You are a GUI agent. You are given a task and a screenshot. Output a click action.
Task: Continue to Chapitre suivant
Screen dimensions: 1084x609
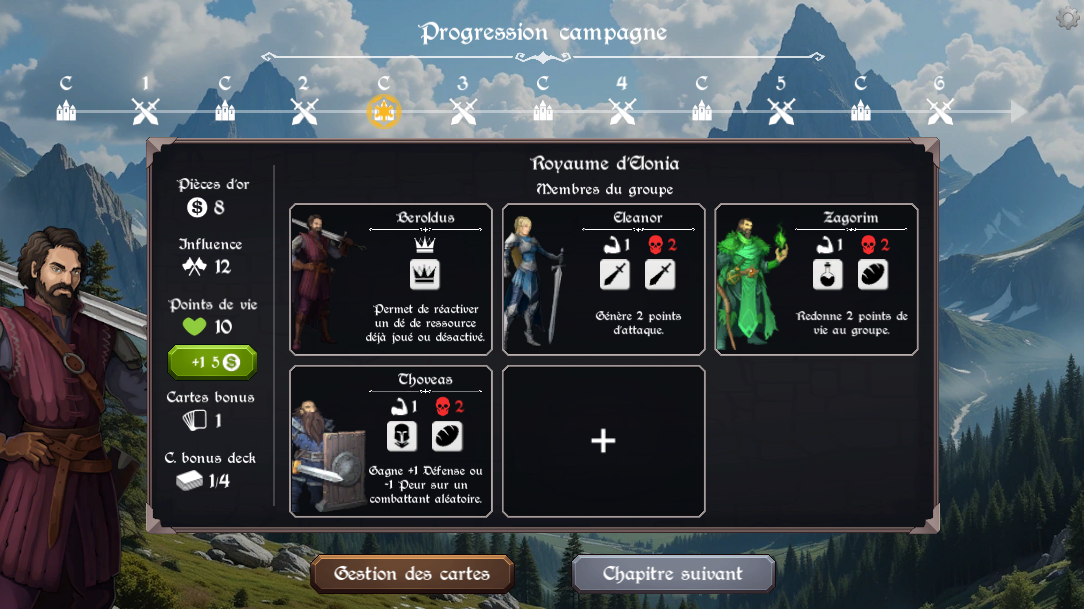673,574
